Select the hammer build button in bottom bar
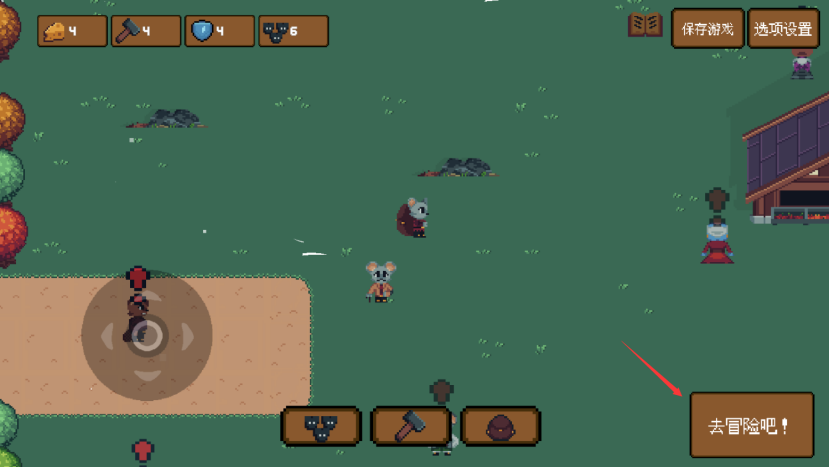829x467 pixels. coord(411,426)
